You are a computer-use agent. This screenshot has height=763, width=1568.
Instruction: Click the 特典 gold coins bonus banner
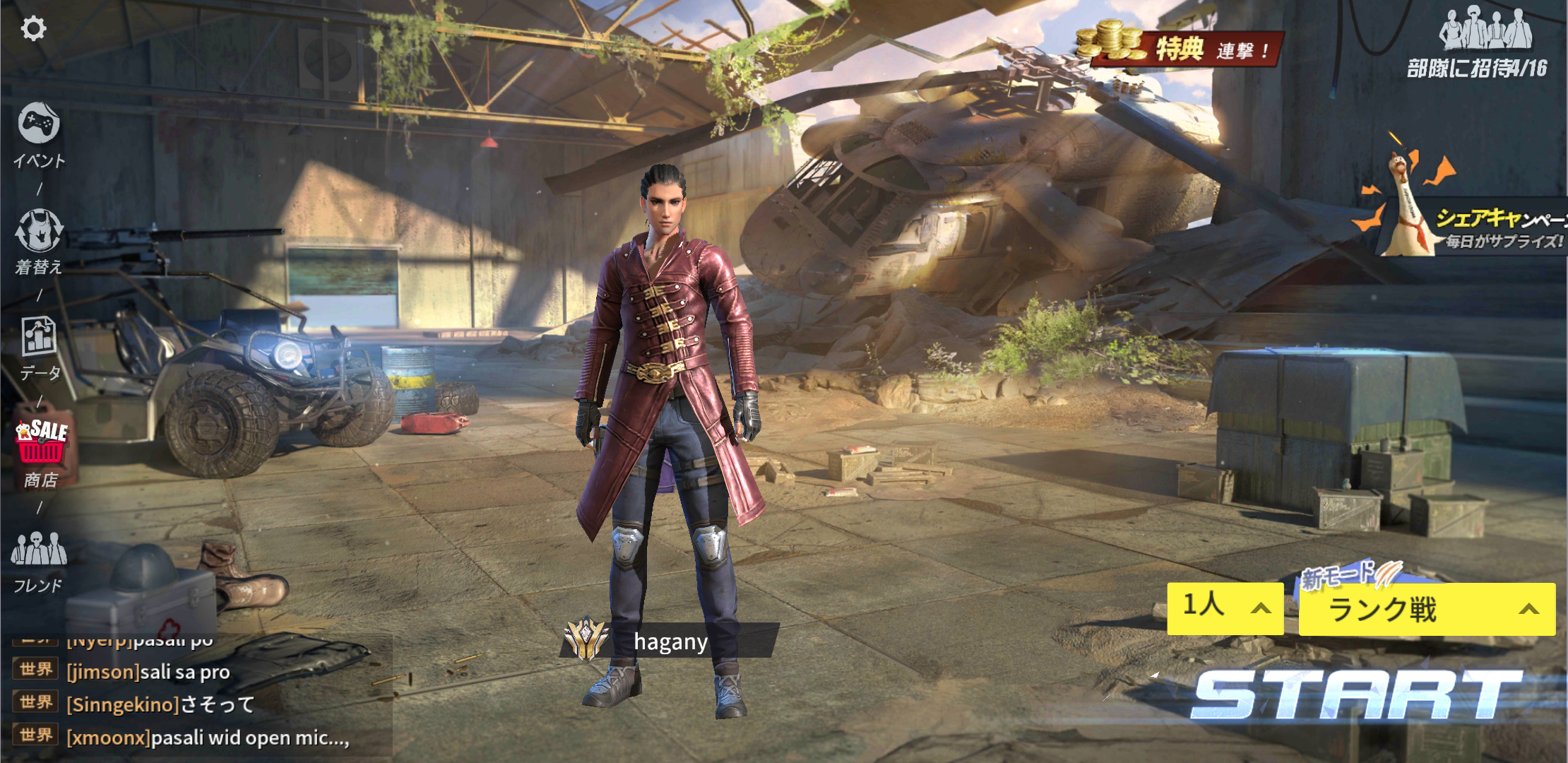[1180, 46]
